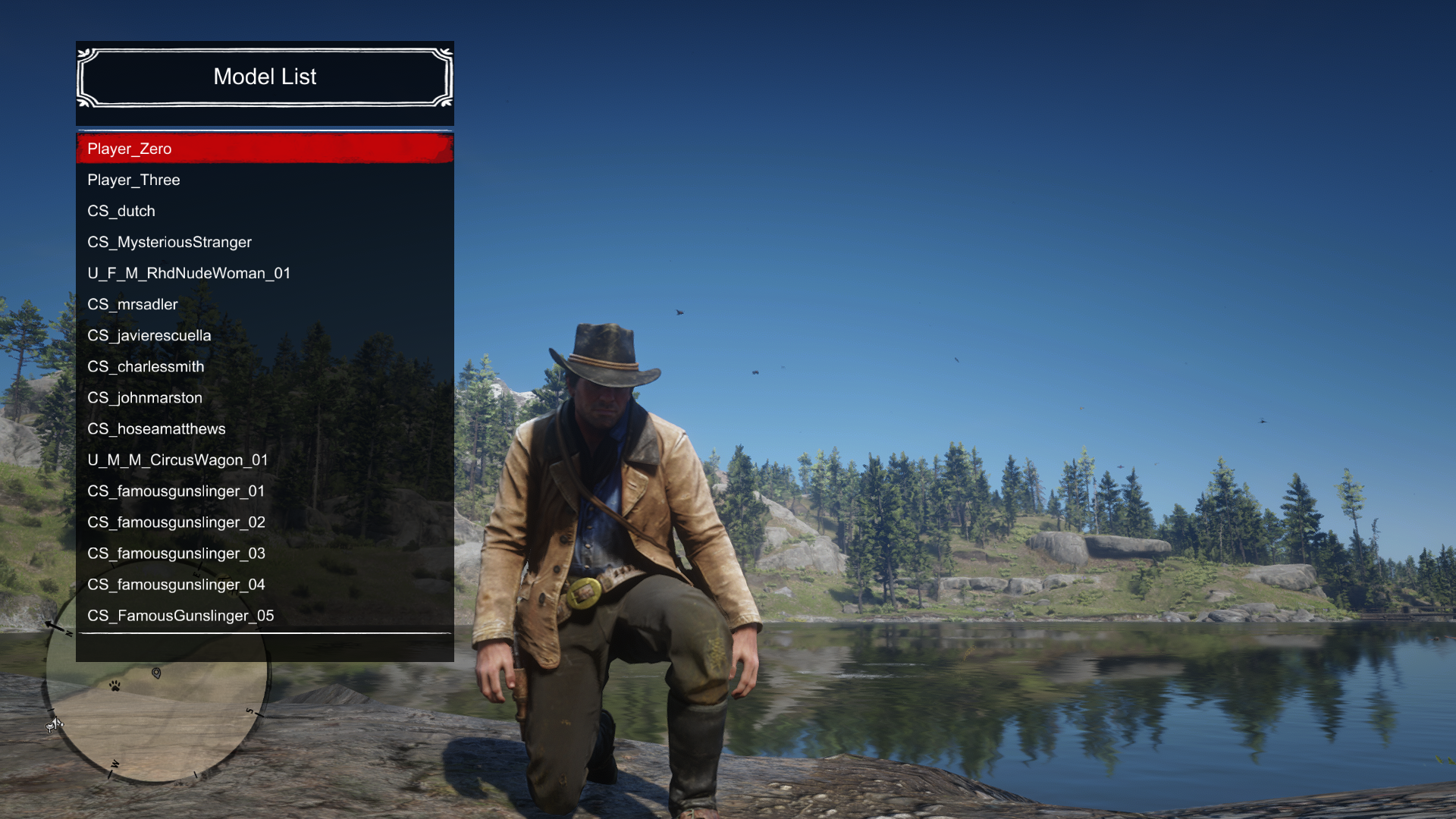Select the Player_Zero model entry
This screenshot has height=819, width=1456.
point(265,149)
